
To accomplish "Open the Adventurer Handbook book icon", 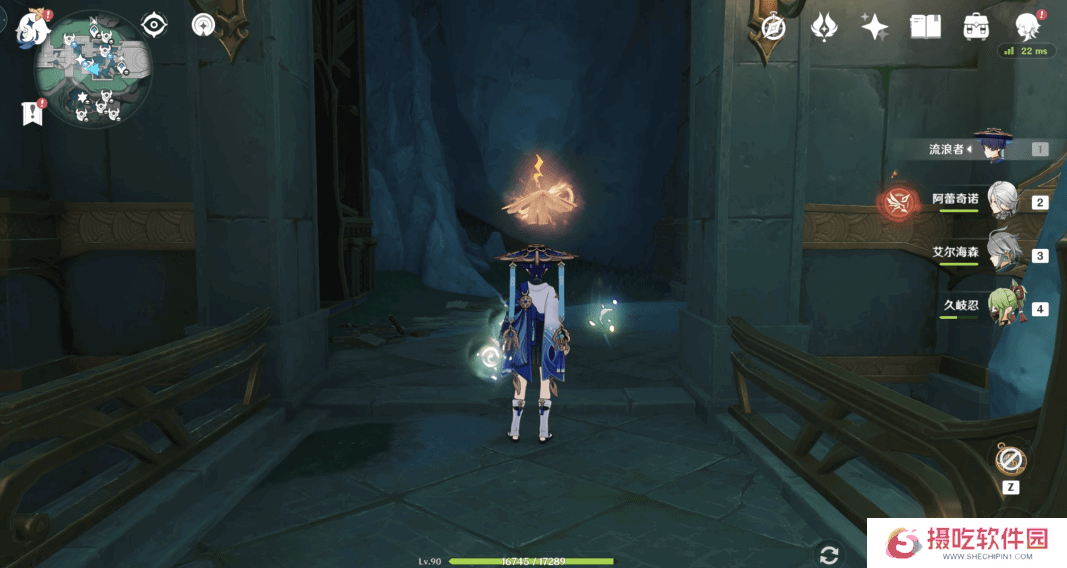I will click(925, 27).
